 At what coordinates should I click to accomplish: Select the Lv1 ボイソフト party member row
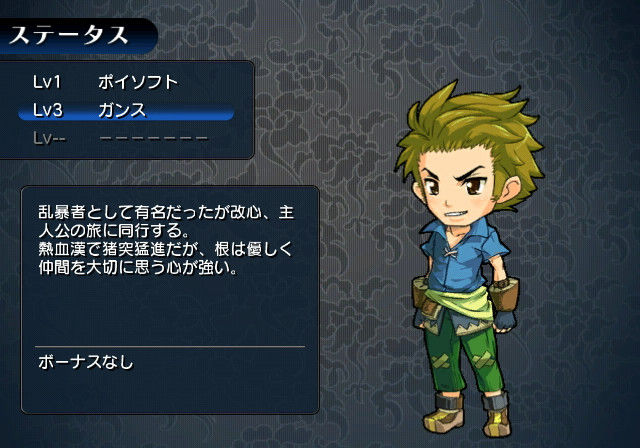coord(126,83)
